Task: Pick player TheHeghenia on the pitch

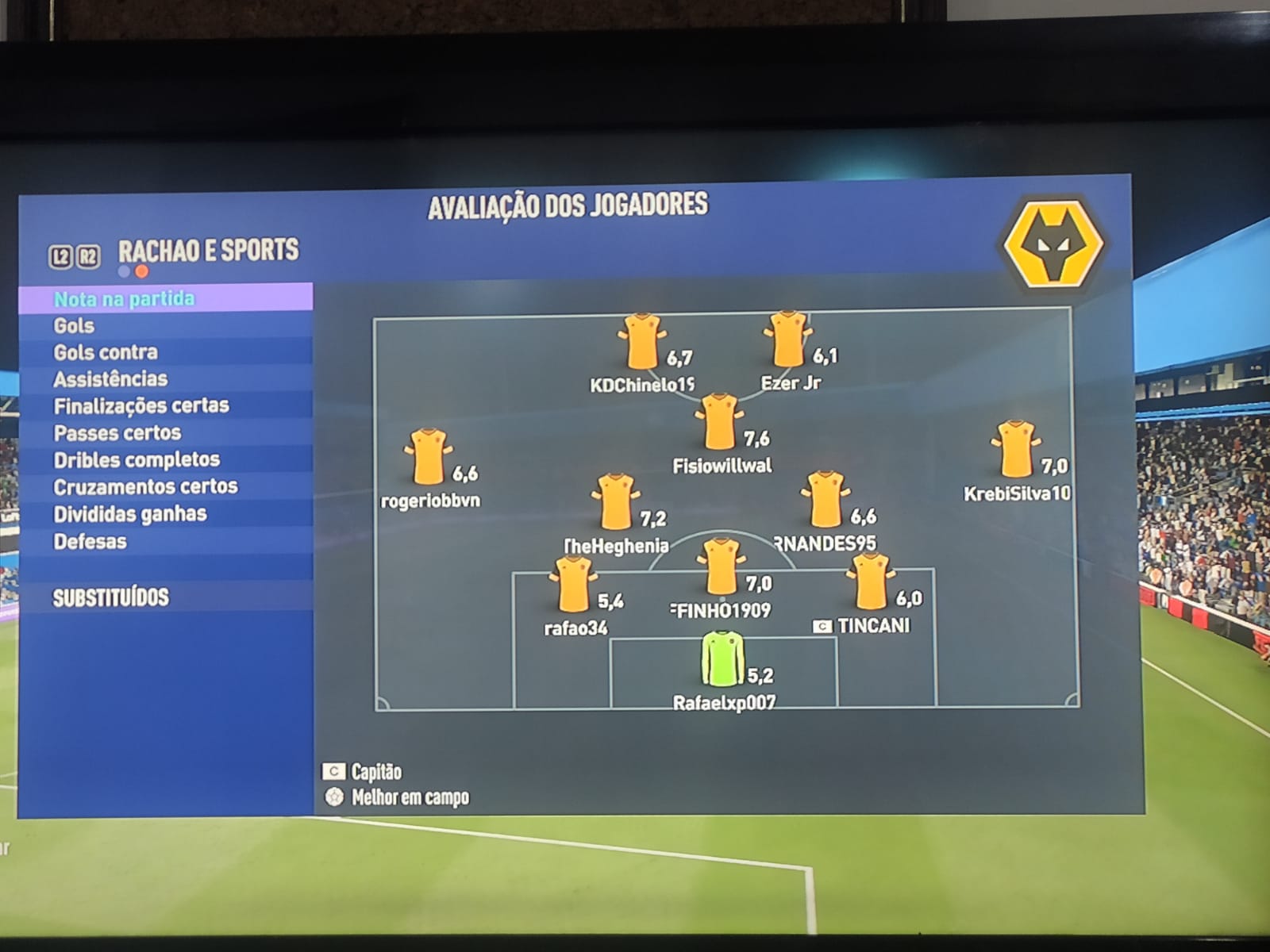Action: [x=615, y=501]
